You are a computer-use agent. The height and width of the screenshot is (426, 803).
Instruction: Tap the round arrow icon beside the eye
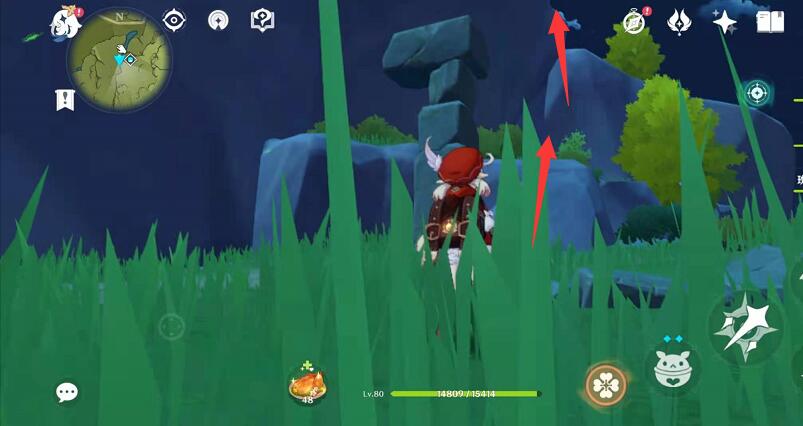[218, 20]
